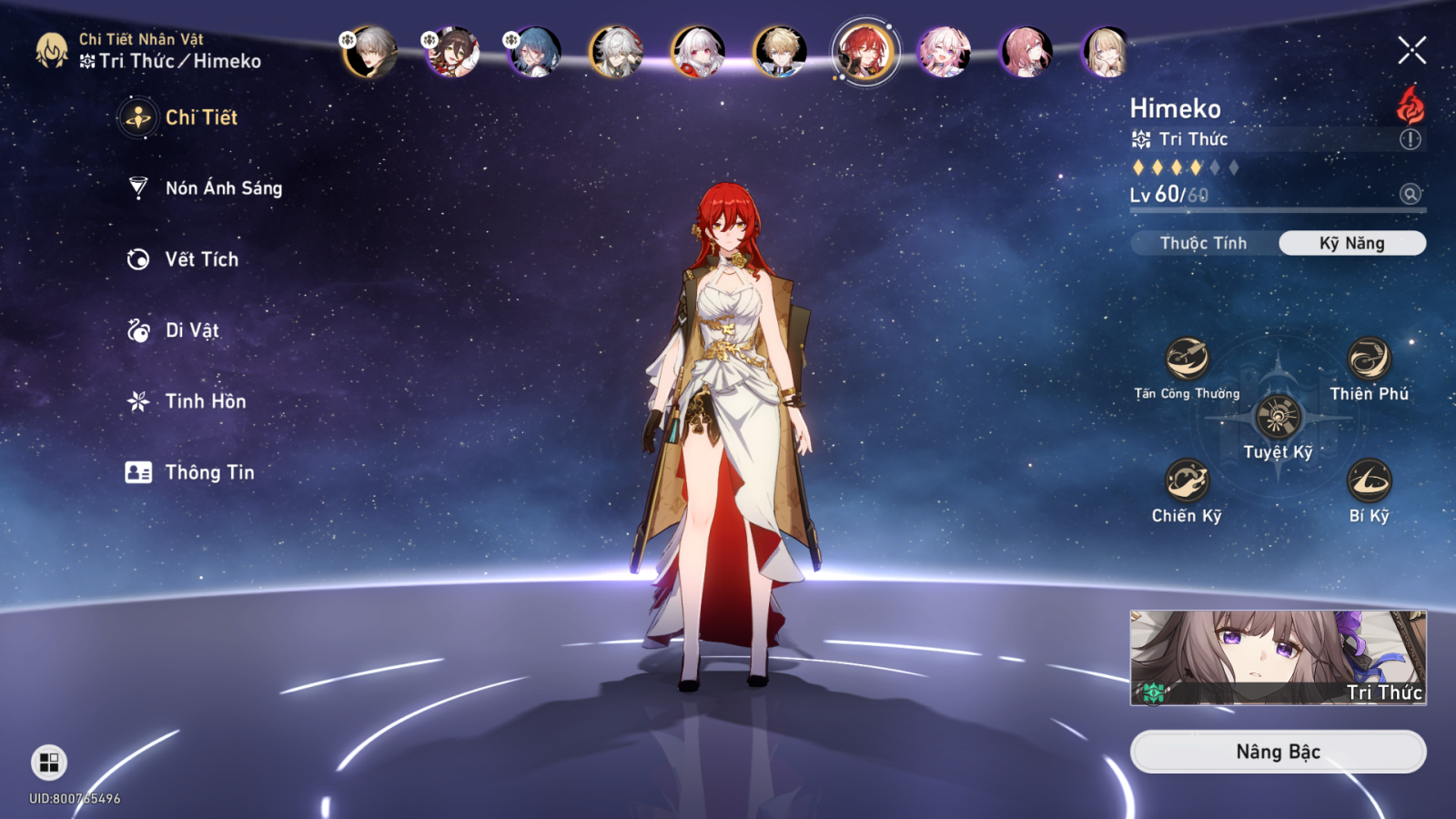Close the character details screen
1456x819 pixels.
click(x=1411, y=50)
